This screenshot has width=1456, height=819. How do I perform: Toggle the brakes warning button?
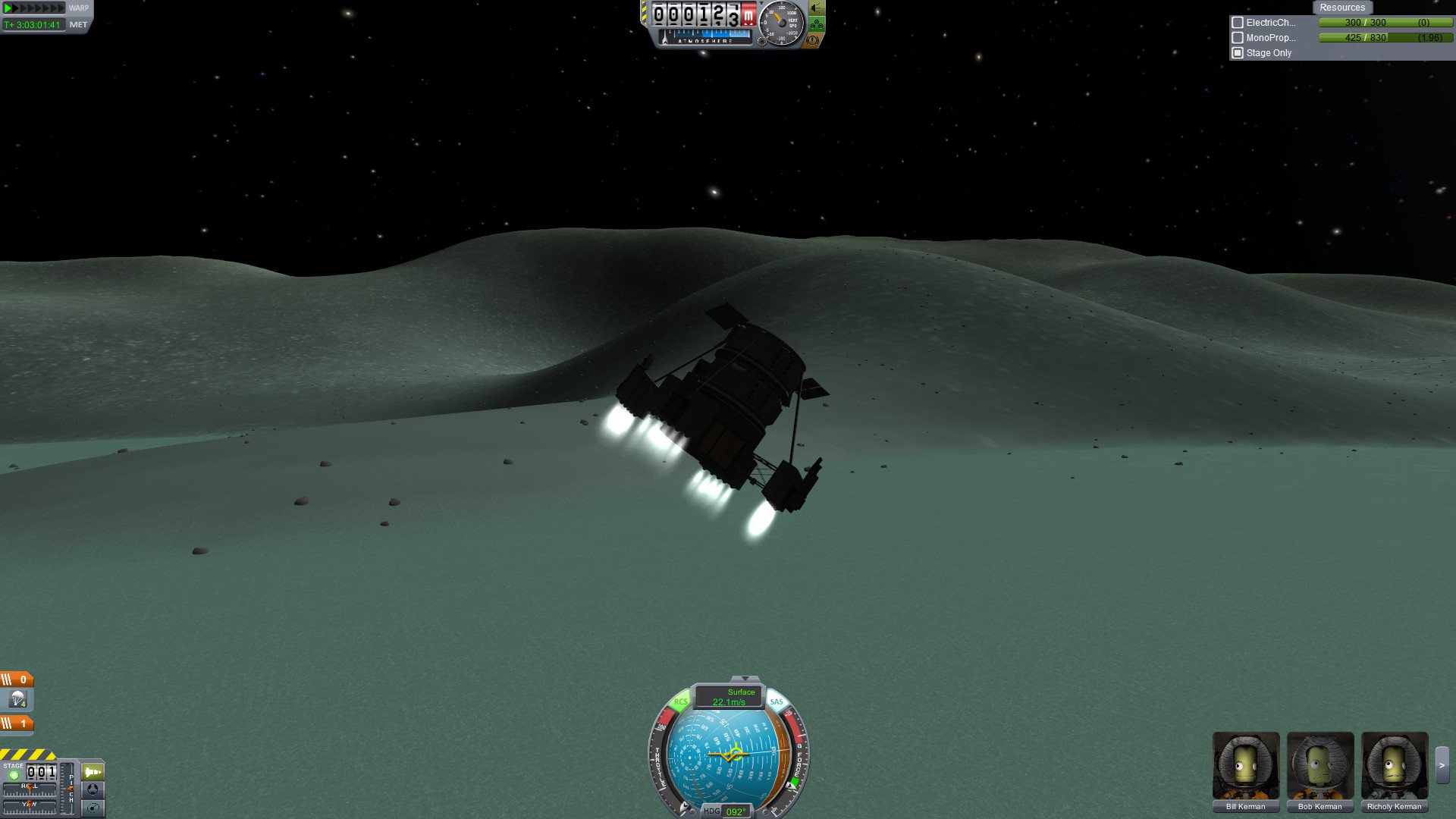(813, 40)
